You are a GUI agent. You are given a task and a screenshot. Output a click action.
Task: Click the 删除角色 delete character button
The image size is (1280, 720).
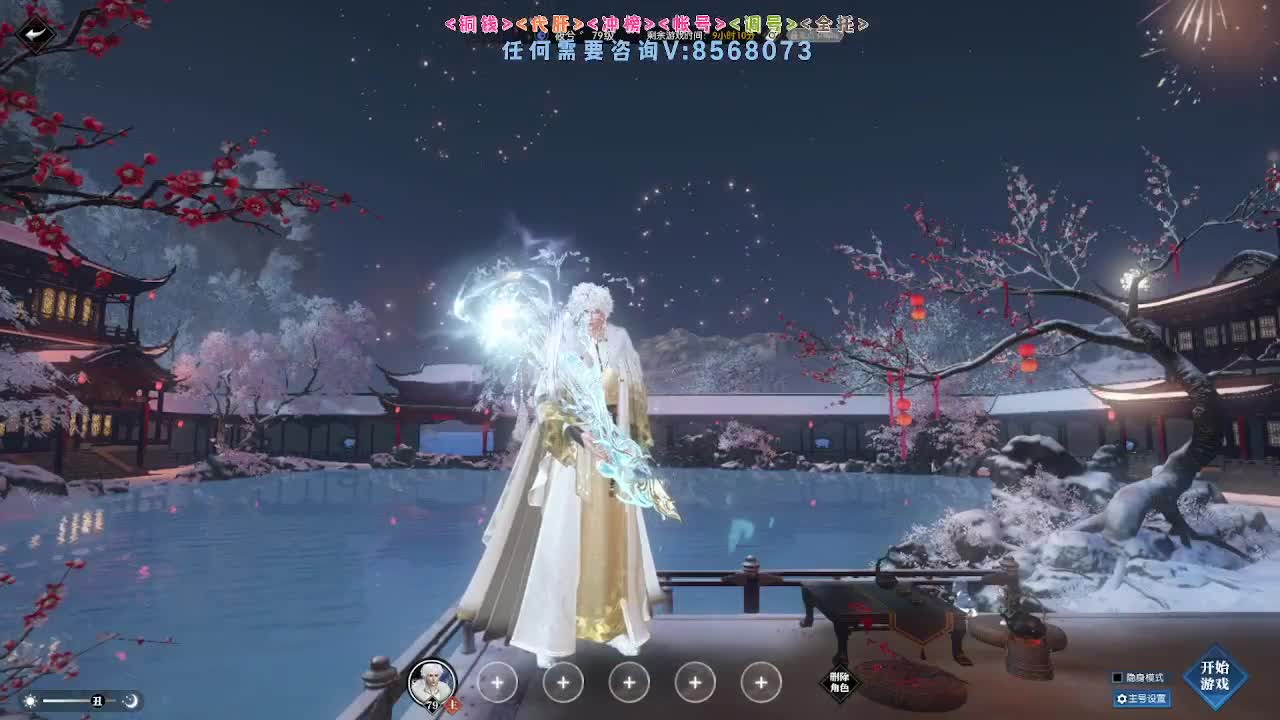pyautogui.click(x=838, y=682)
